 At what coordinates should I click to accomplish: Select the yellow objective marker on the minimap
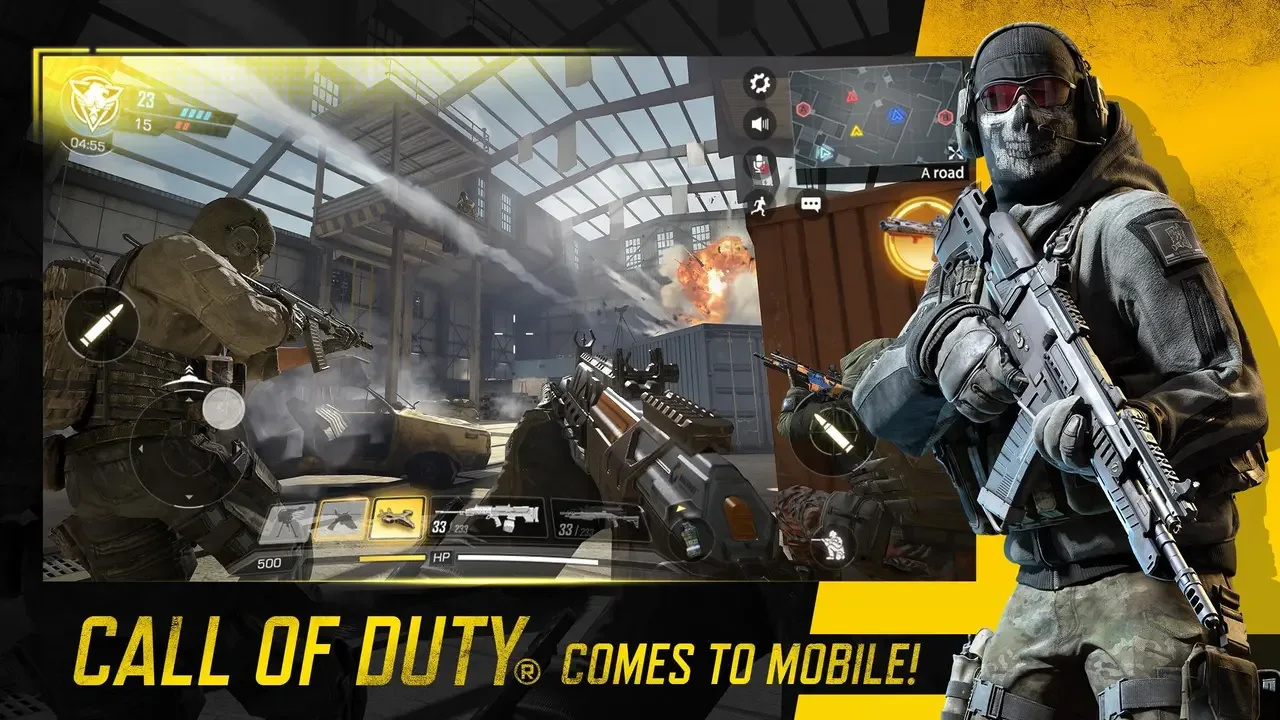coord(856,131)
